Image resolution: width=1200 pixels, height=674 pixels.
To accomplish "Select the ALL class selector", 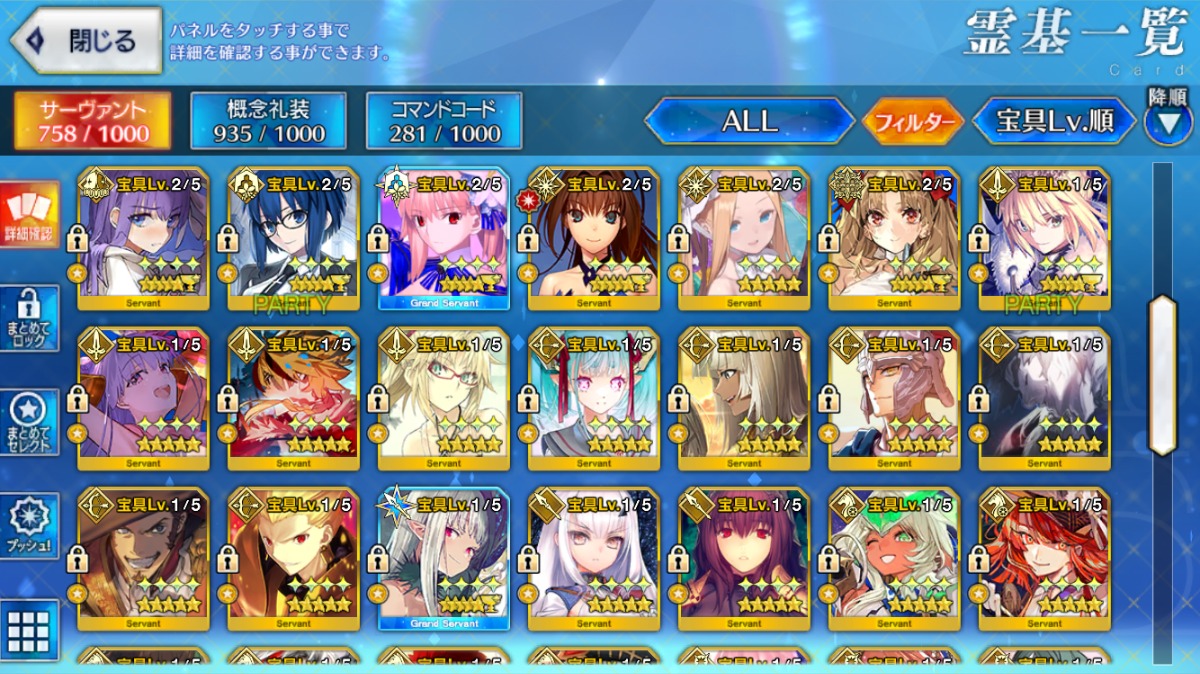I will tap(749, 122).
